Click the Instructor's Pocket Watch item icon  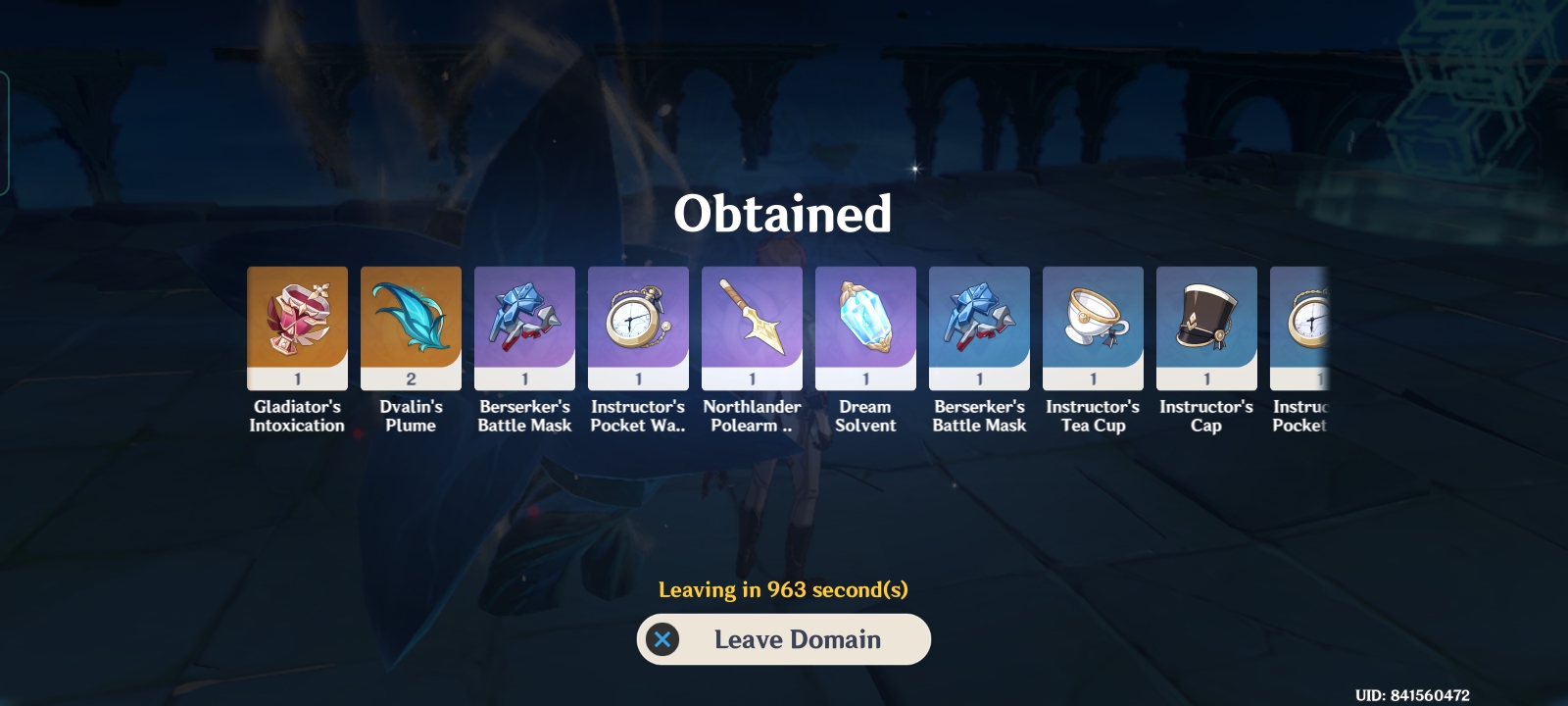(638, 324)
